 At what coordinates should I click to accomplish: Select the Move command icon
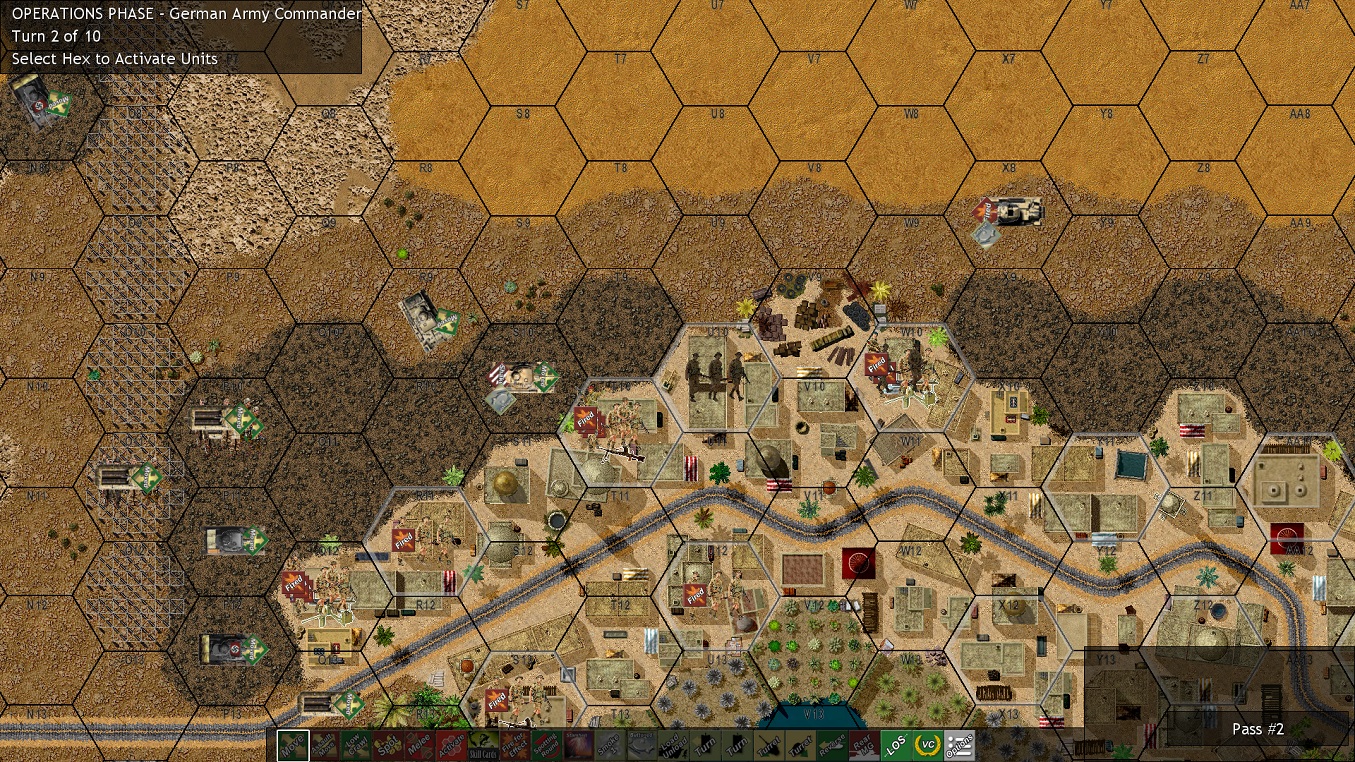point(292,745)
